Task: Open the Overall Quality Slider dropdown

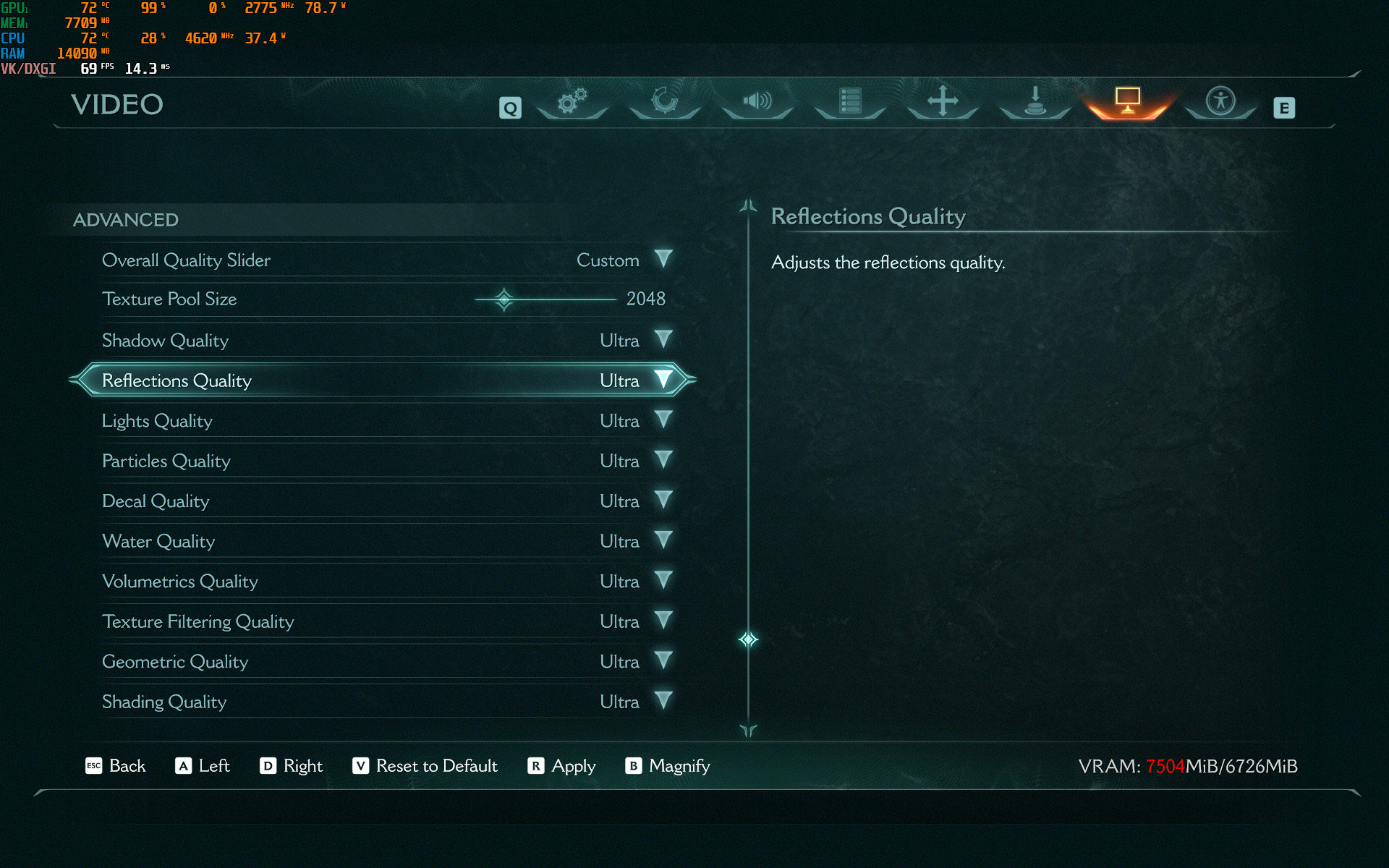Action: coord(663,259)
